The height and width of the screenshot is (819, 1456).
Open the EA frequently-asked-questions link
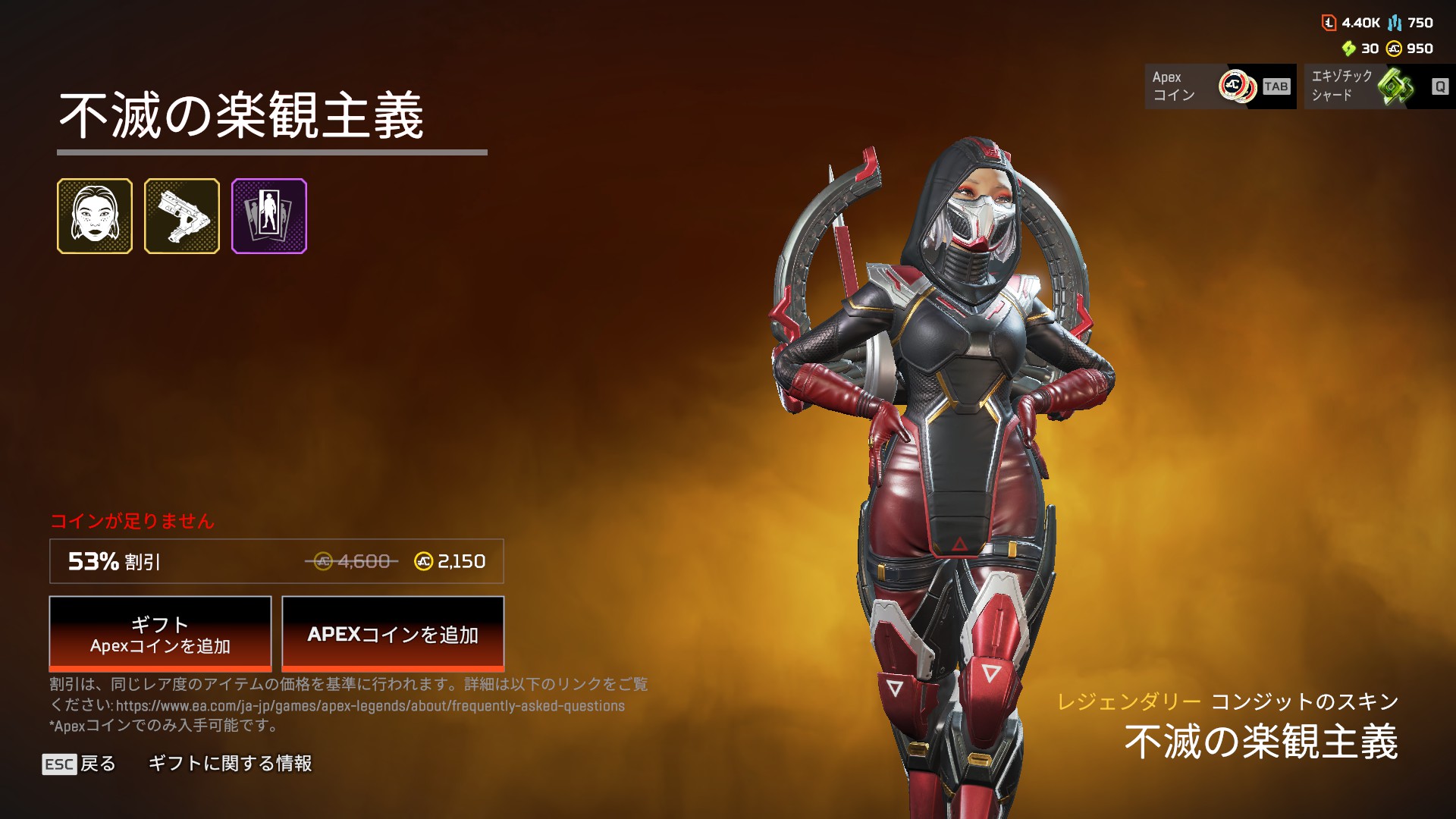coord(370,706)
